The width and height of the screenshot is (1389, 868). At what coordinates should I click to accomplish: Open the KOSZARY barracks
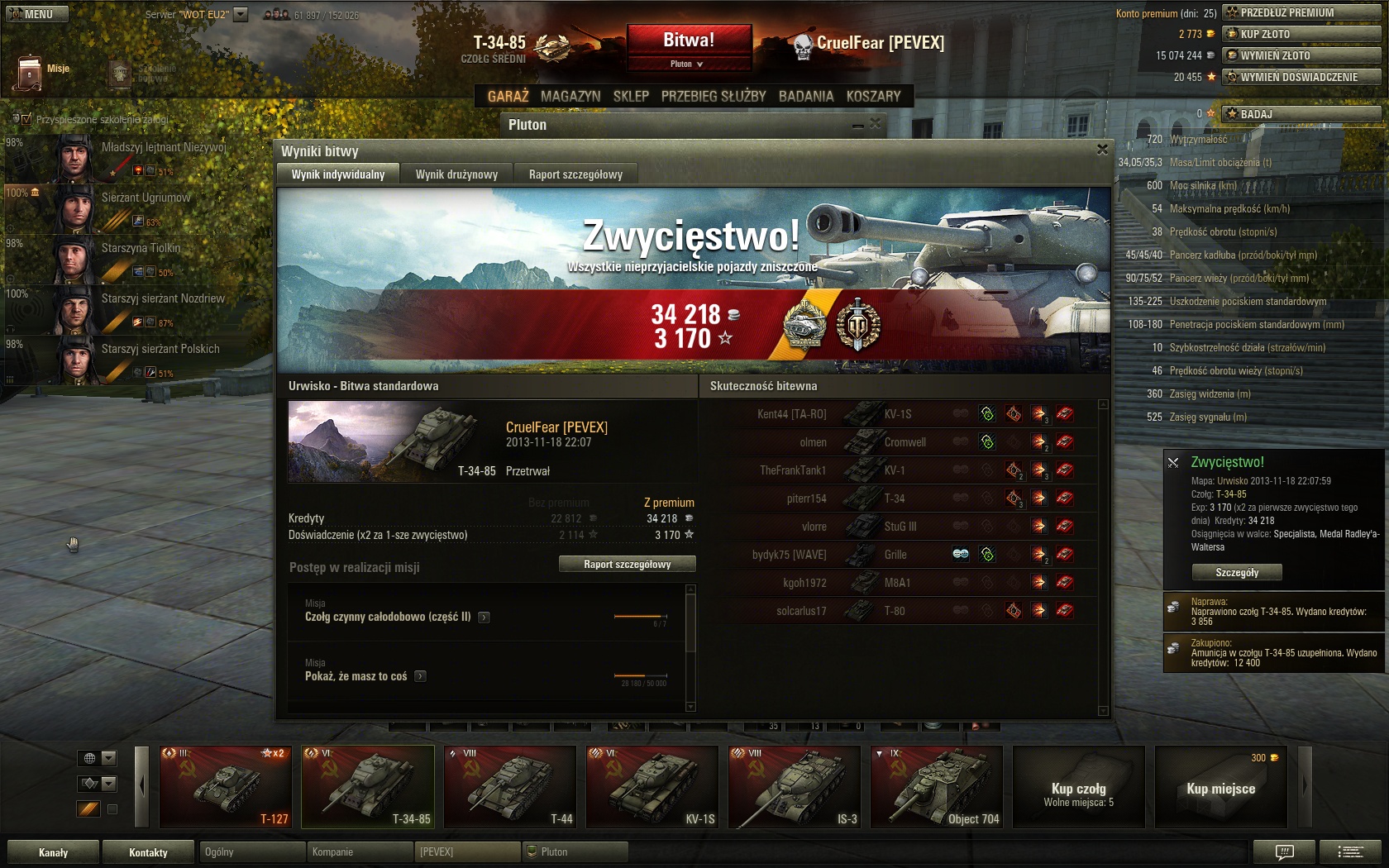click(x=873, y=97)
